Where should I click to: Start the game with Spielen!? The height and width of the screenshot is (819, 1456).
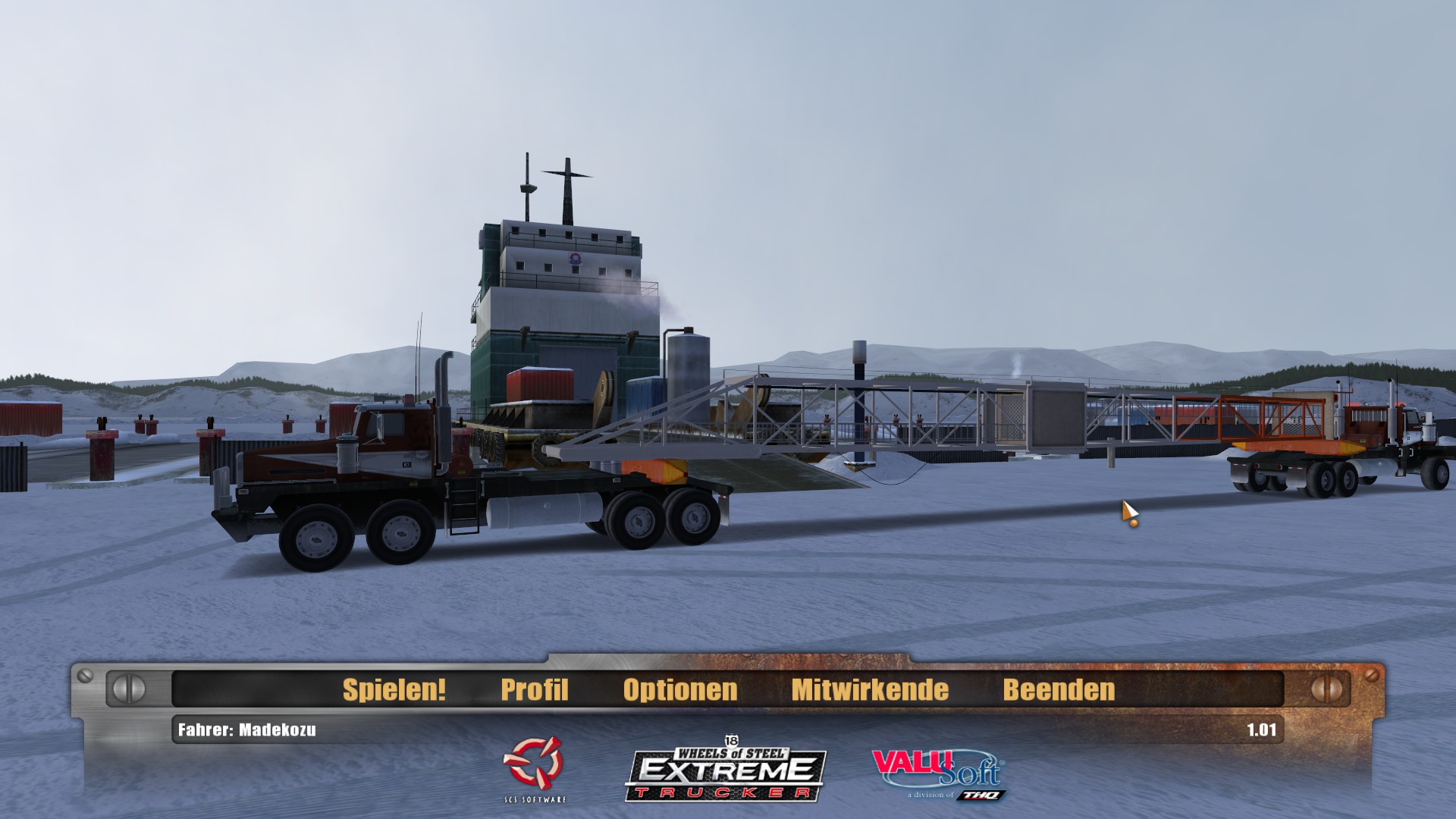click(394, 689)
